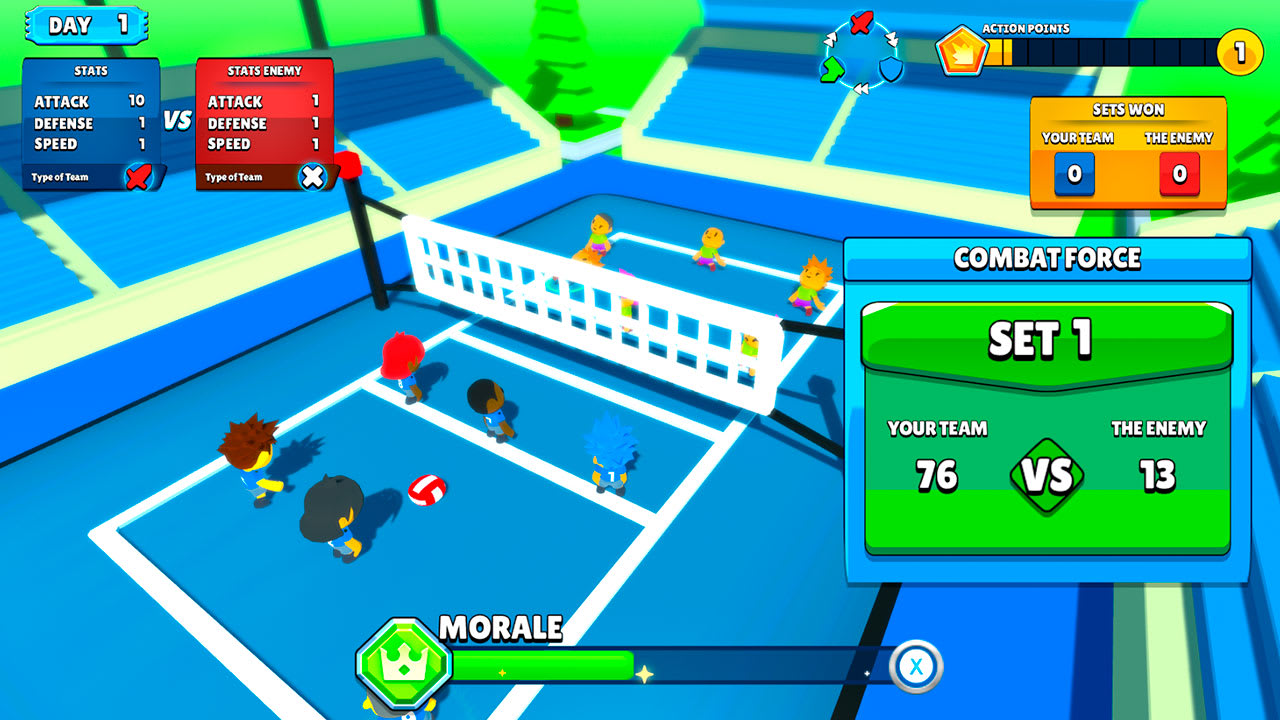Toggle the rewind arrows under the stat wheel
Screen dimensions: 1280x720
[862, 87]
